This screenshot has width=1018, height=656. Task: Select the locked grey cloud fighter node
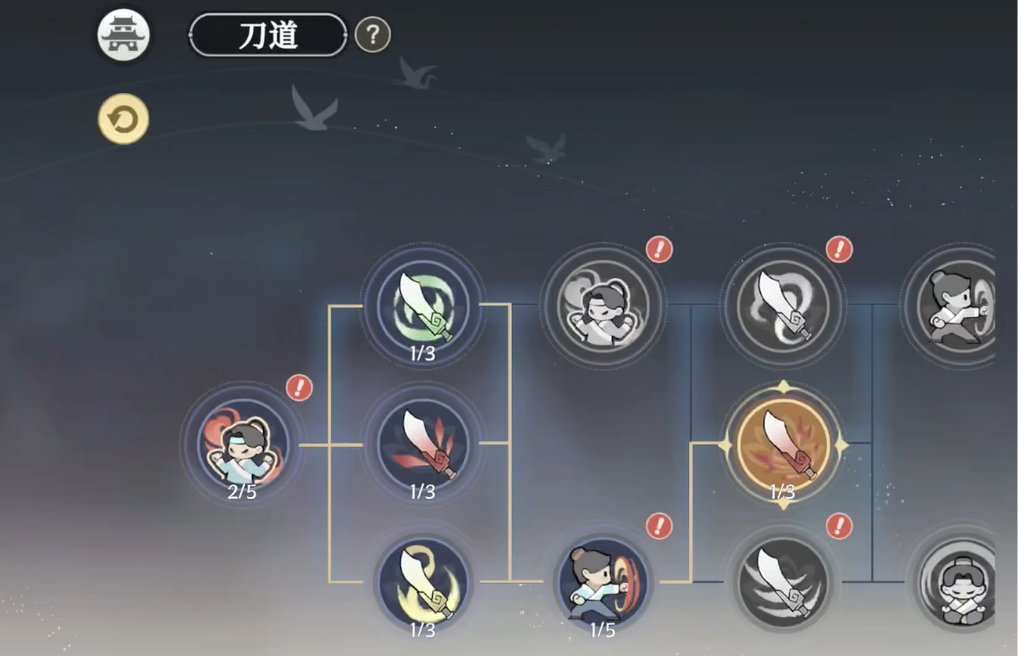(602, 303)
